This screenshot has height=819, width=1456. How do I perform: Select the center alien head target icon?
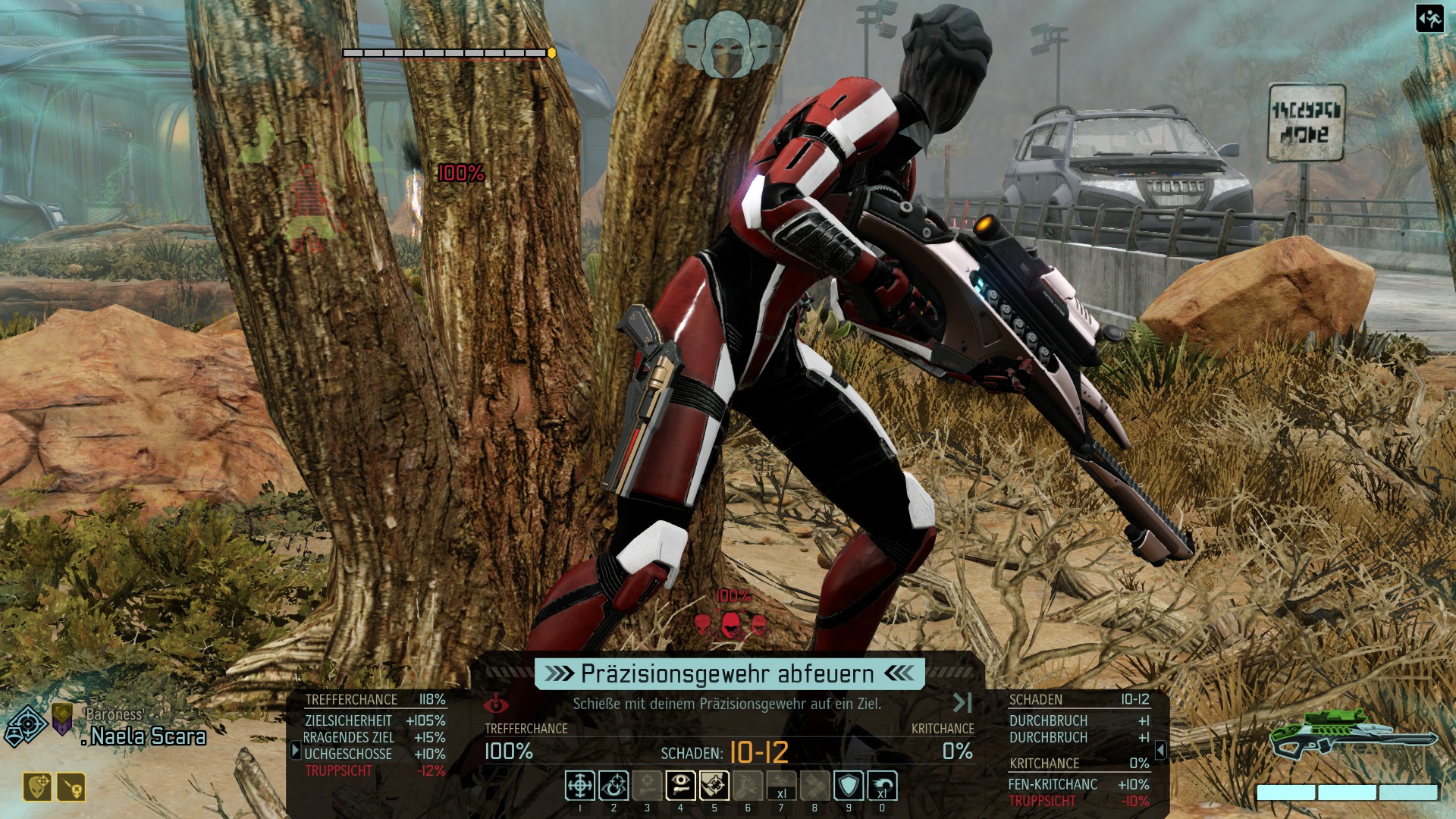[x=730, y=624]
